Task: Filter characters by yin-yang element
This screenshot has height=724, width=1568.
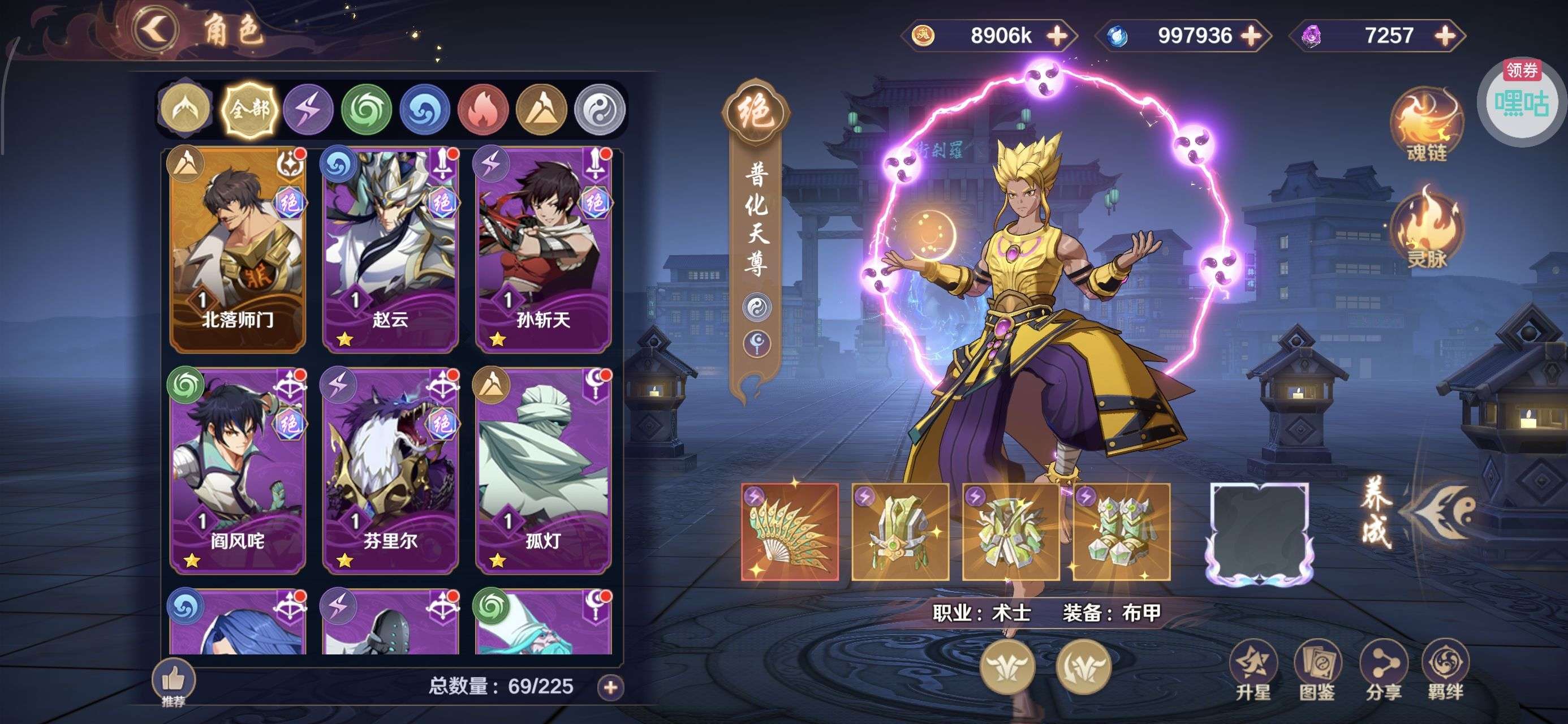Action: [600, 110]
